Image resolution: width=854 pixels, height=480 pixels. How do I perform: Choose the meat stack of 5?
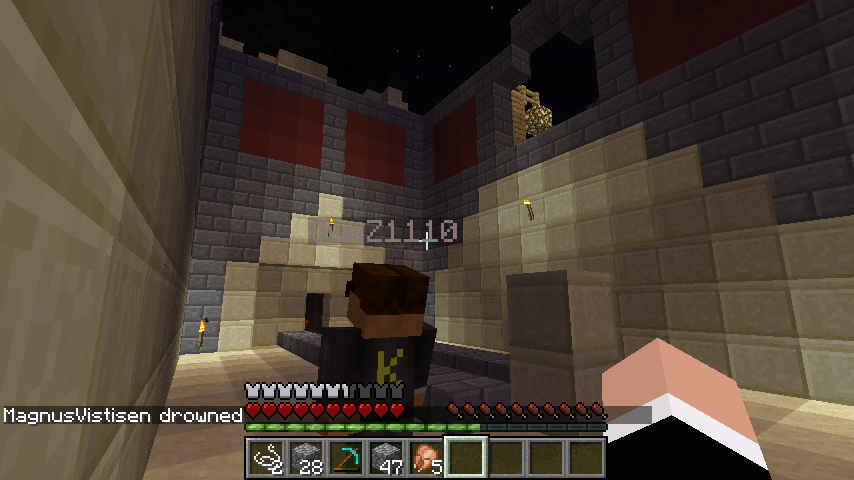tap(426, 458)
